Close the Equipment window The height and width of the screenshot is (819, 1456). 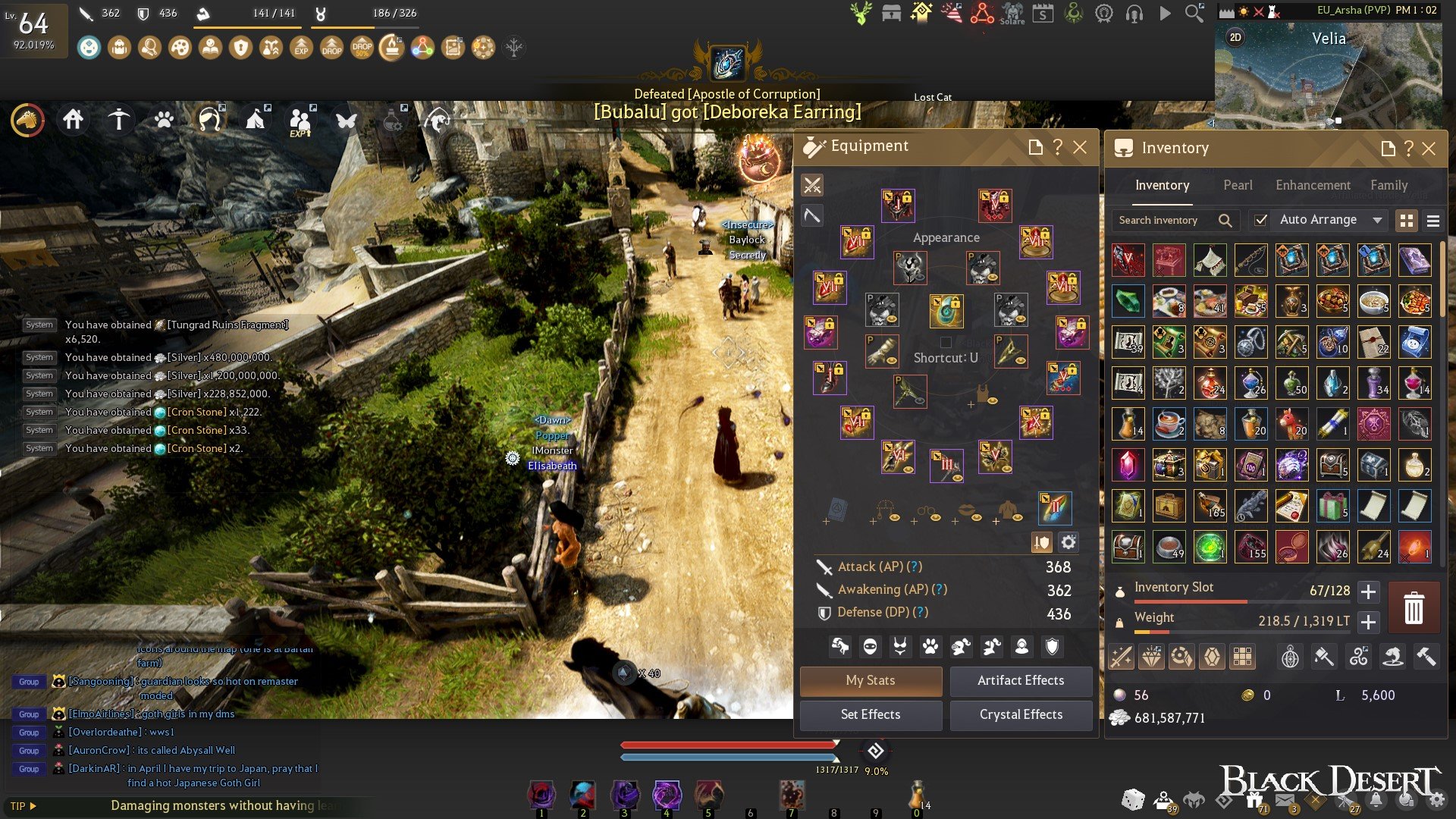coord(1080,147)
